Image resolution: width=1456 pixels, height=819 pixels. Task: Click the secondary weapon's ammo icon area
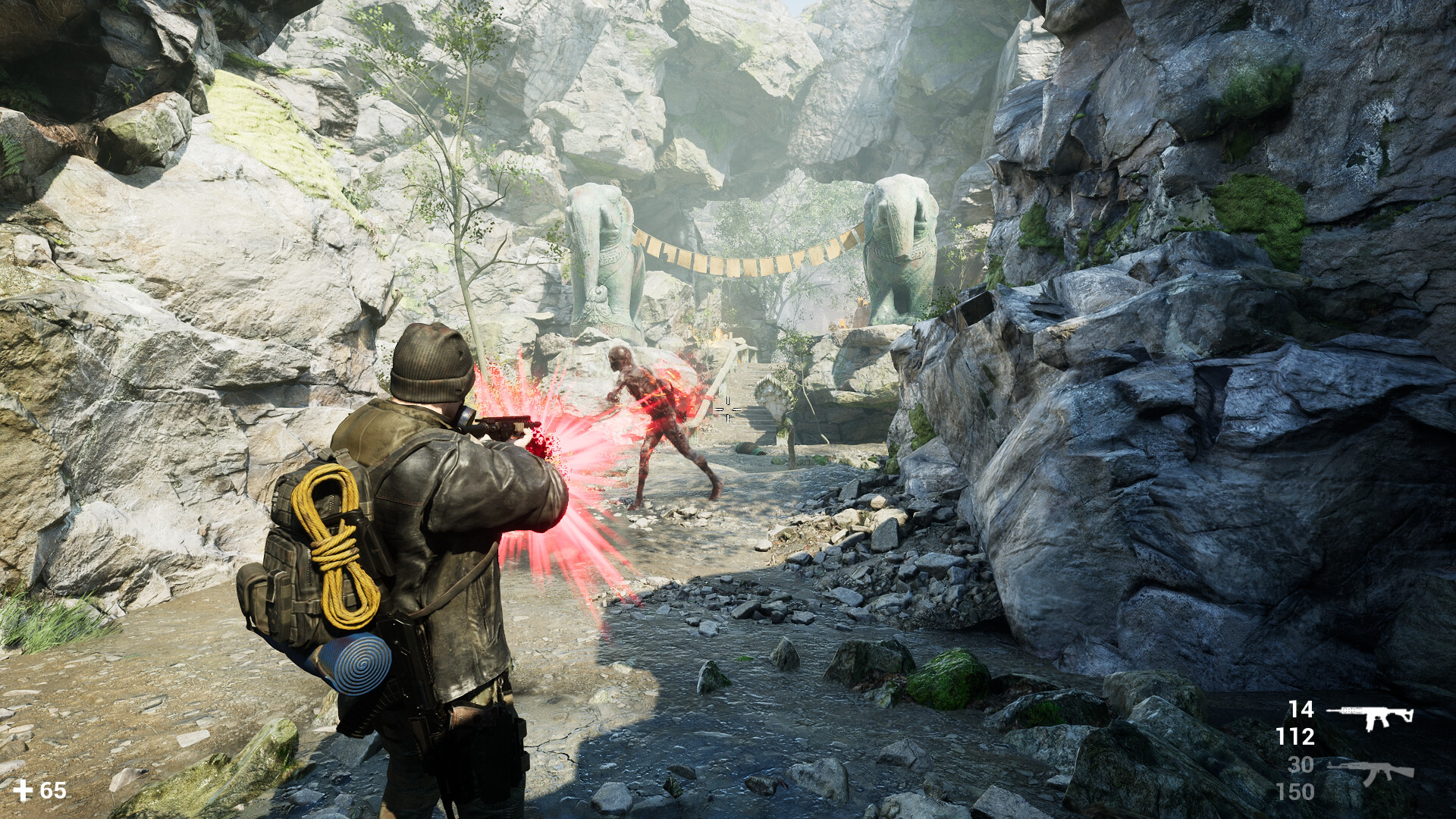point(1373,771)
